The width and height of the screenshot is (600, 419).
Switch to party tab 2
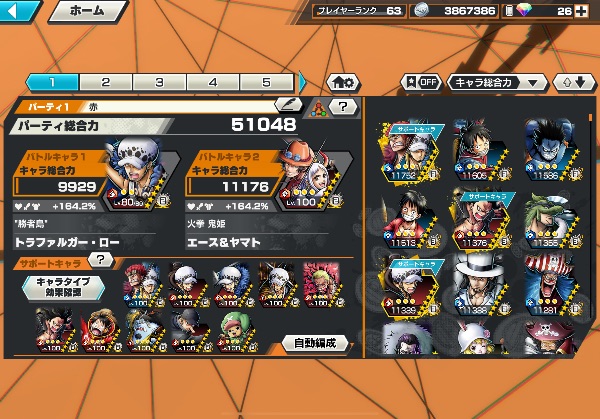coord(105,82)
